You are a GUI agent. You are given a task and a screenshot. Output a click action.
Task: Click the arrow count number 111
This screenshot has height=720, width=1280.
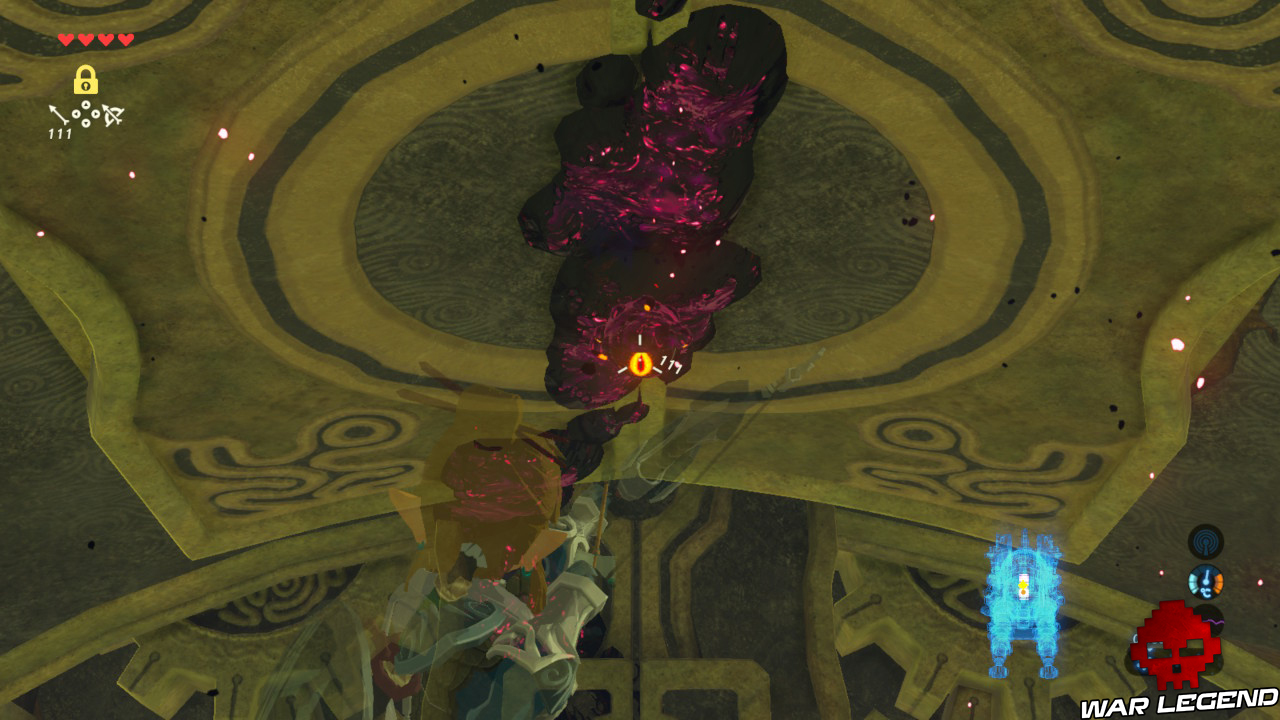pos(60,132)
